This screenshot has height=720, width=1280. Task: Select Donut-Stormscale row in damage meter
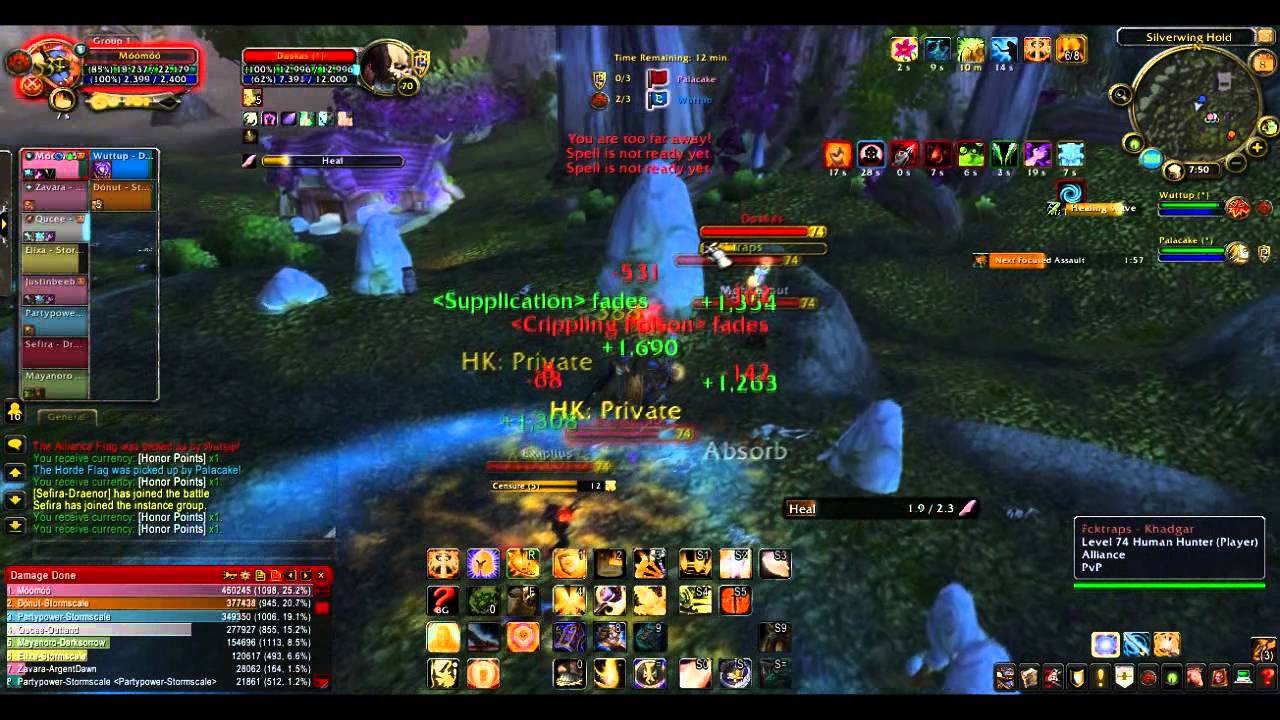pyautogui.click(x=160, y=604)
